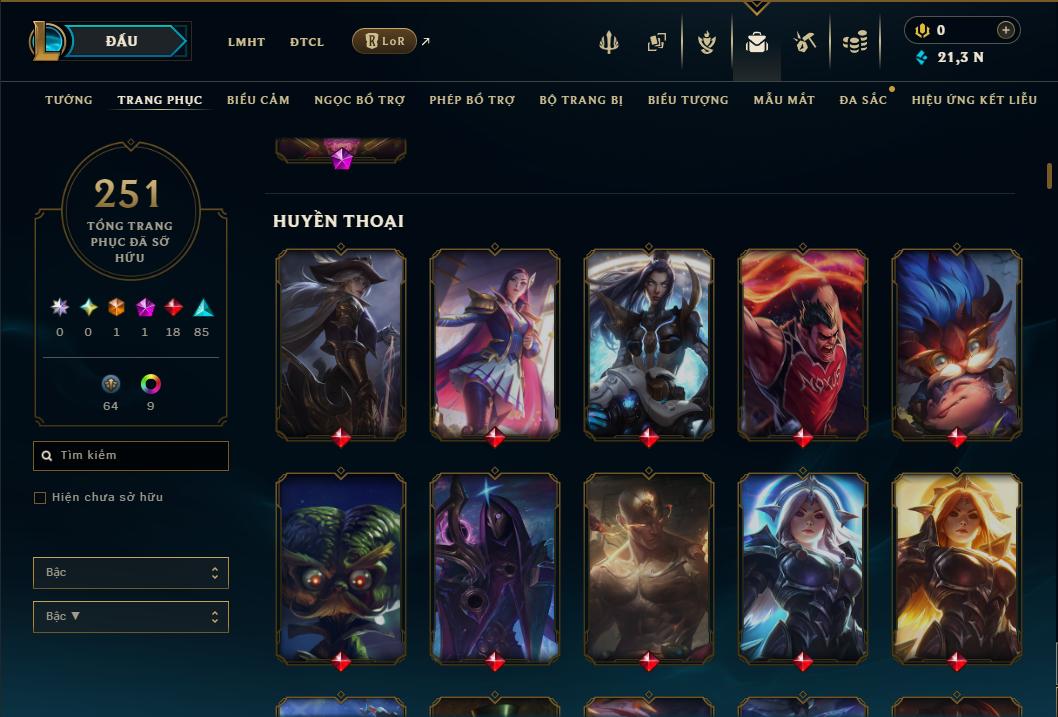Open the LoR external link

point(385,41)
